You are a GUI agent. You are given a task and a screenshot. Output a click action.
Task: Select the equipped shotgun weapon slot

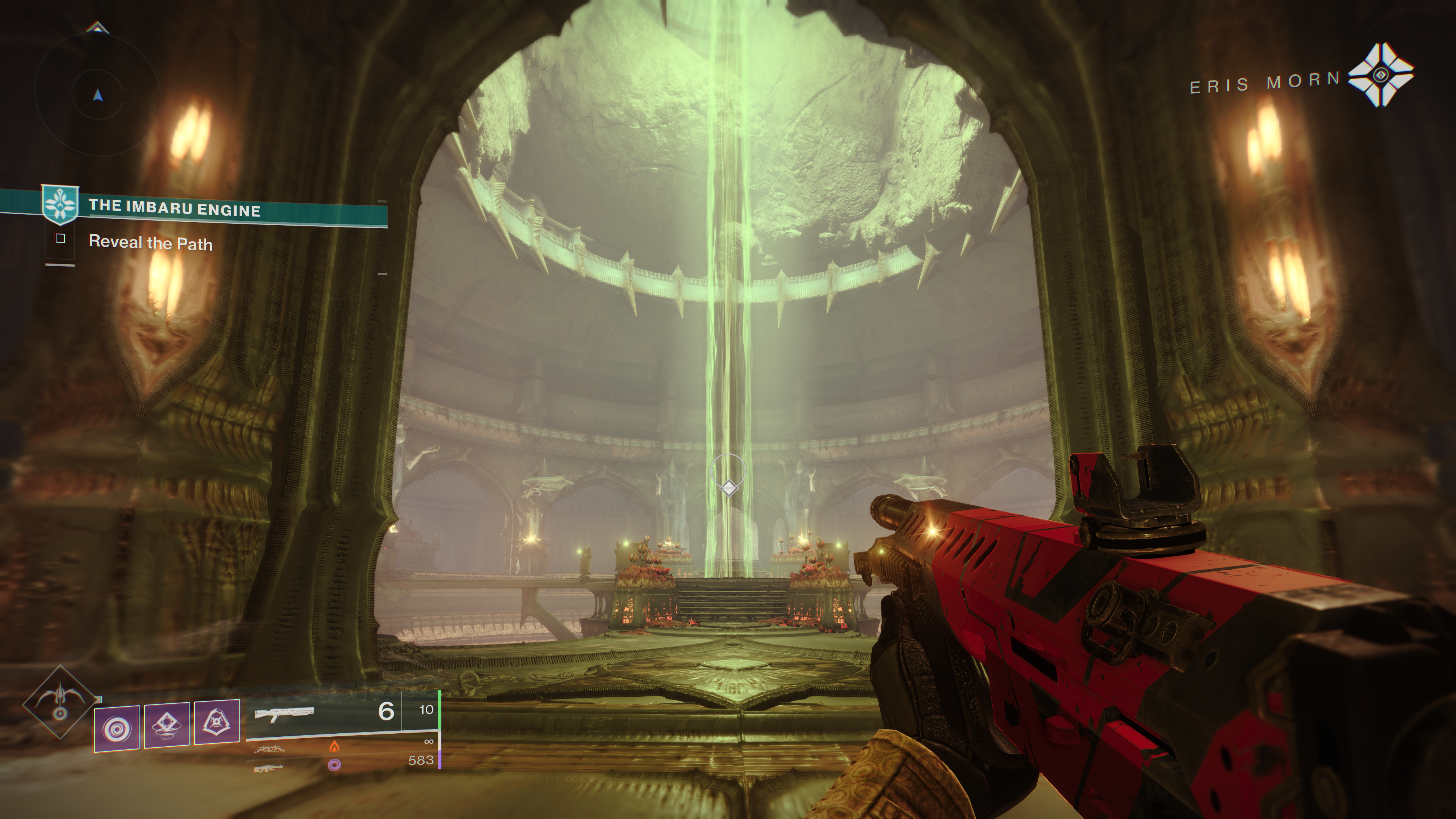pos(284,714)
